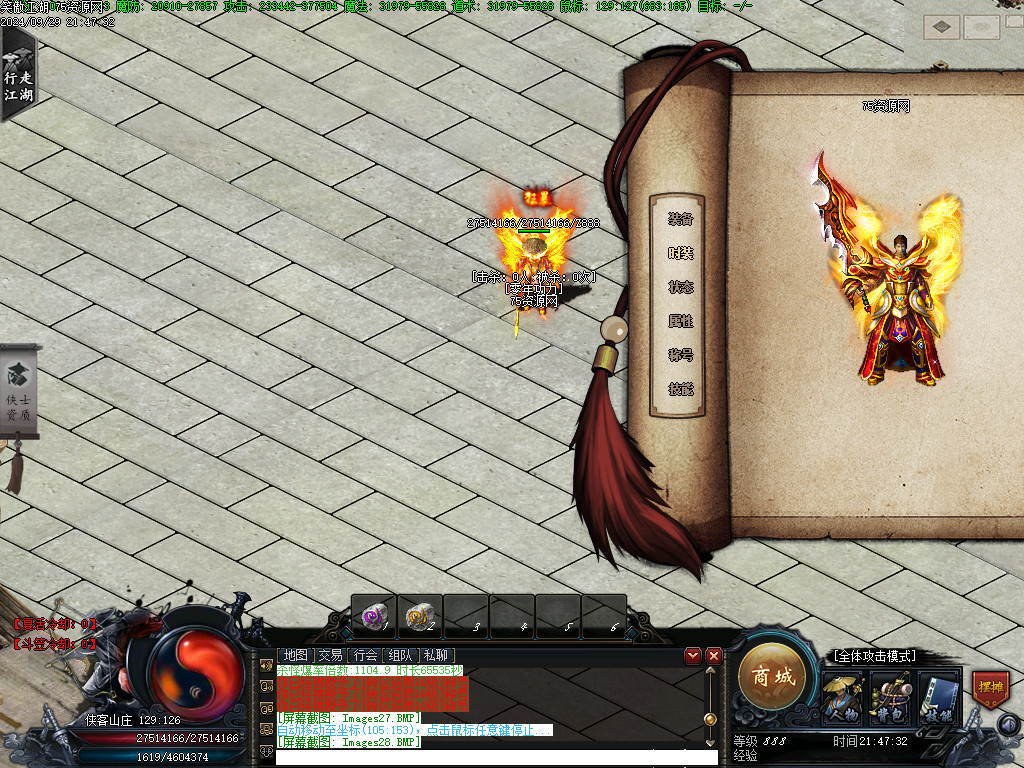1024x768 pixels.
Task: Switch to the 技能 tab on the scroll
Action: click(x=681, y=389)
